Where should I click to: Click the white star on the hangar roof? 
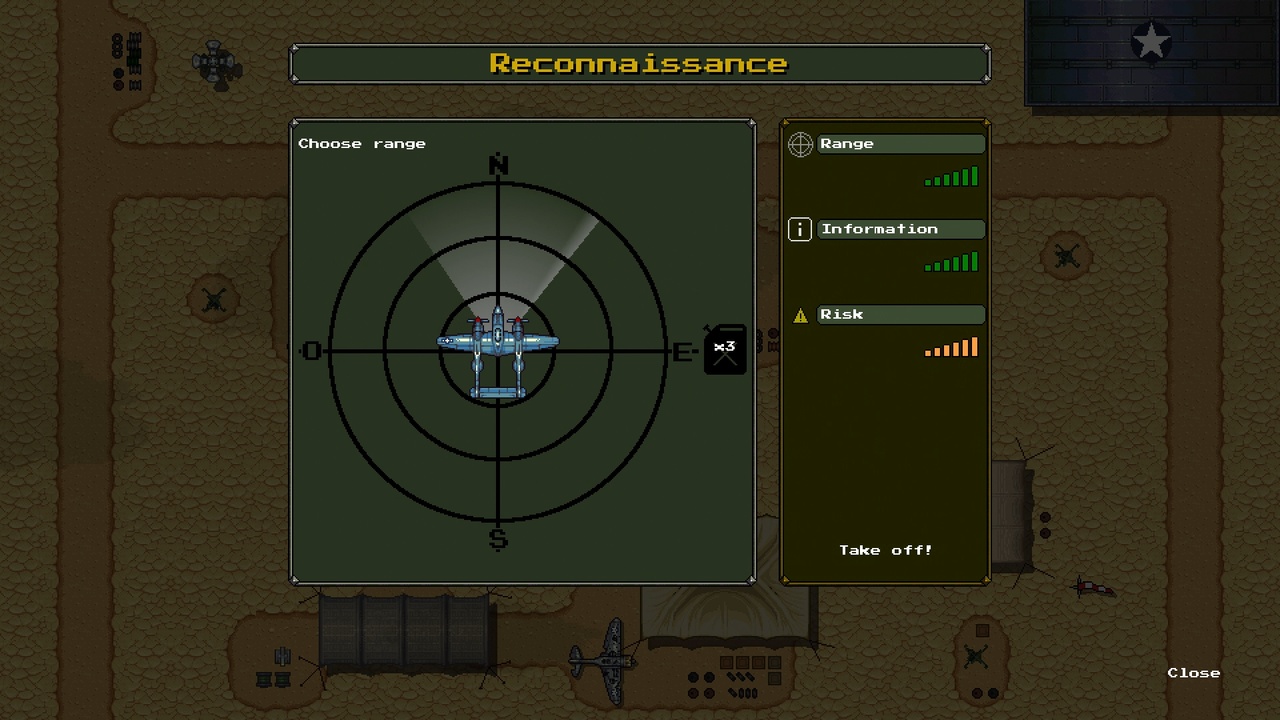coord(1150,42)
